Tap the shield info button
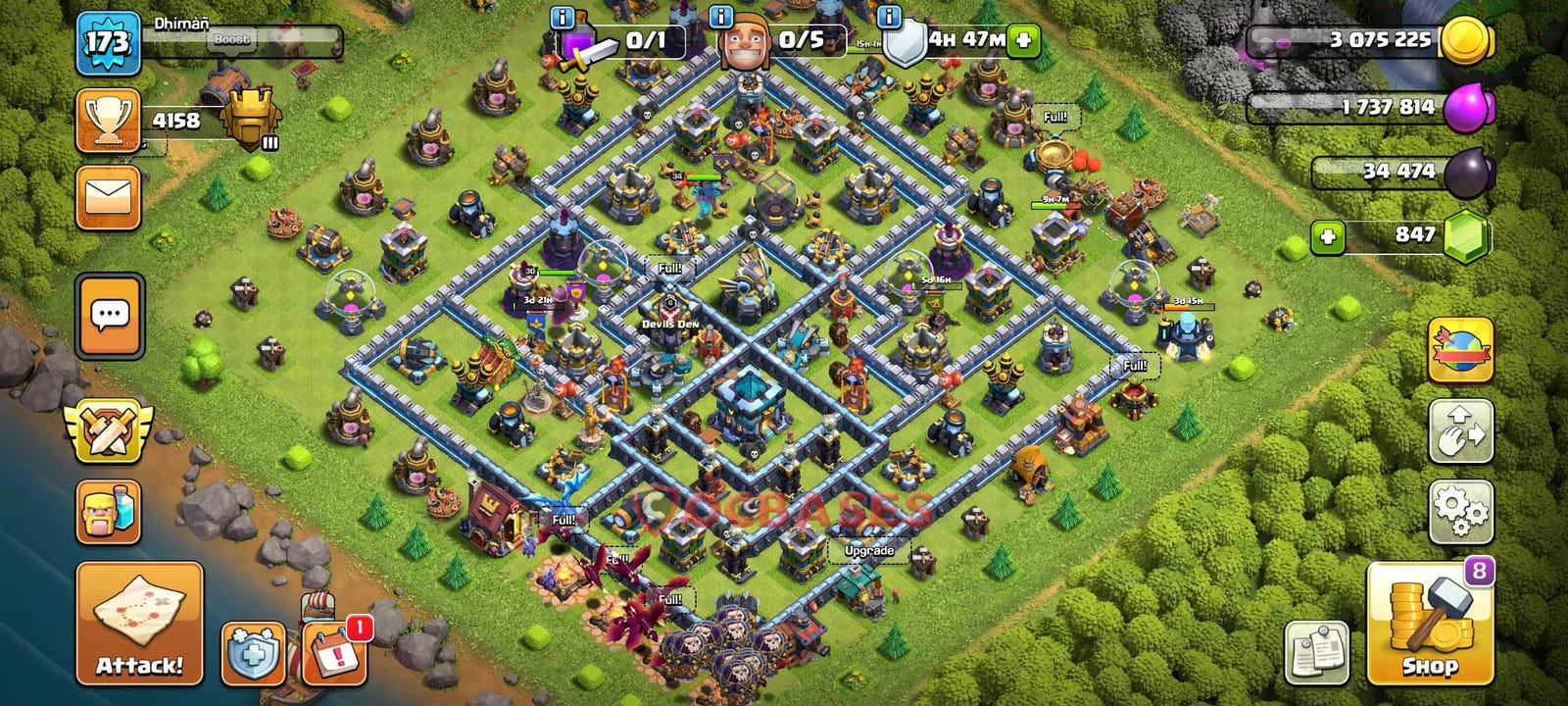Screen dimensions: 1568x706 [889, 17]
